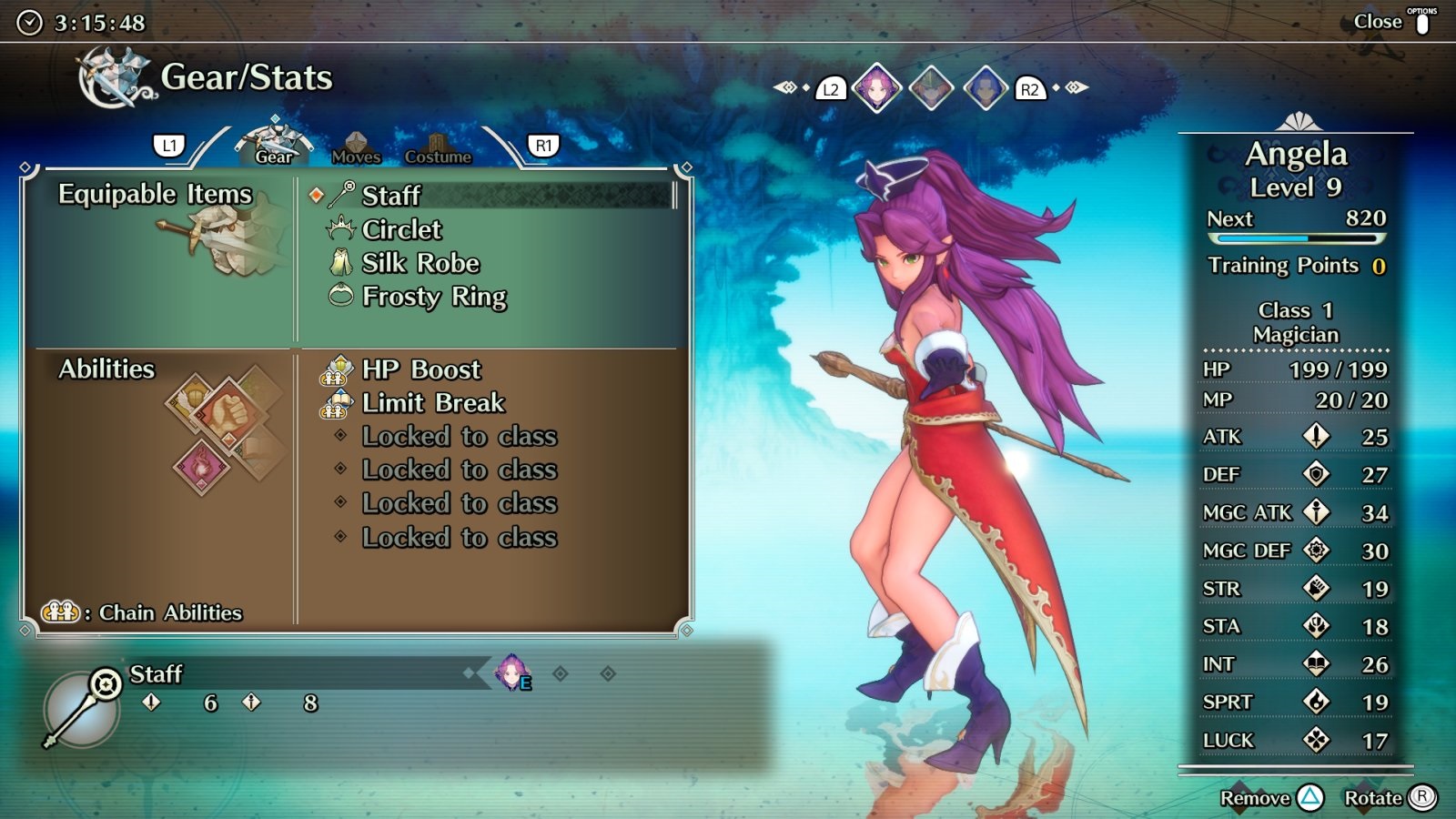Switch to the green-haired party member portrait
The height and width of the screenshot is (819, 1456).
click(x=932, y=88)
